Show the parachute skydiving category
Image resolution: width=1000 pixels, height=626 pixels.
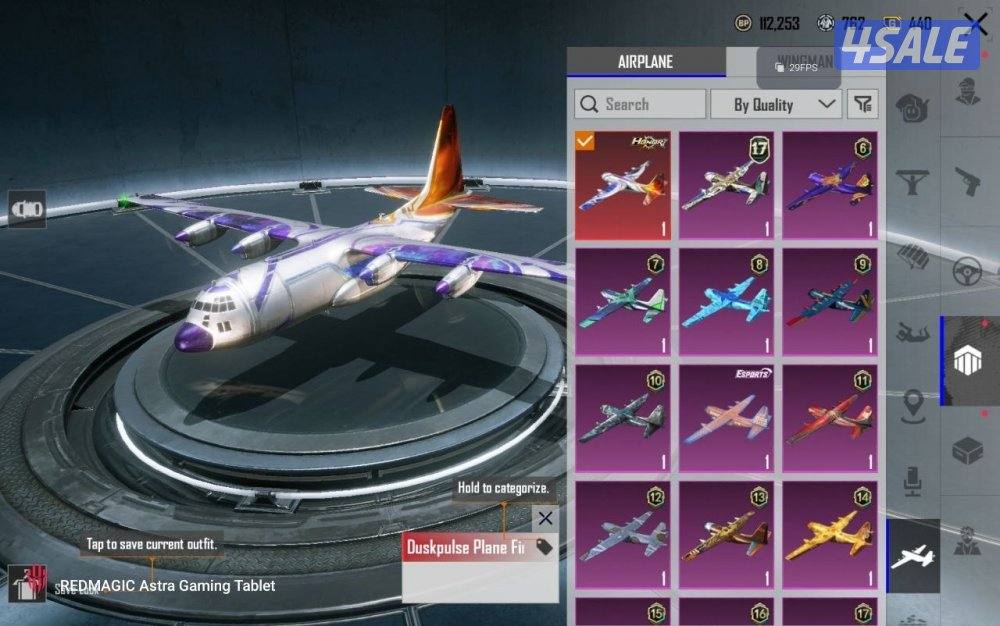tap(912, 330)
